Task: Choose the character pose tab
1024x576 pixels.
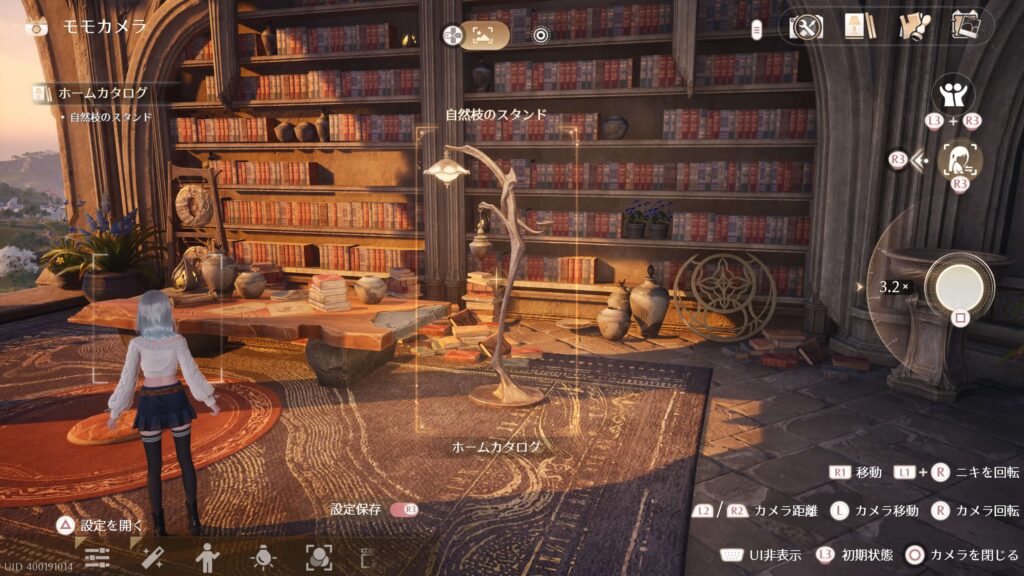Action: (207, 558)
